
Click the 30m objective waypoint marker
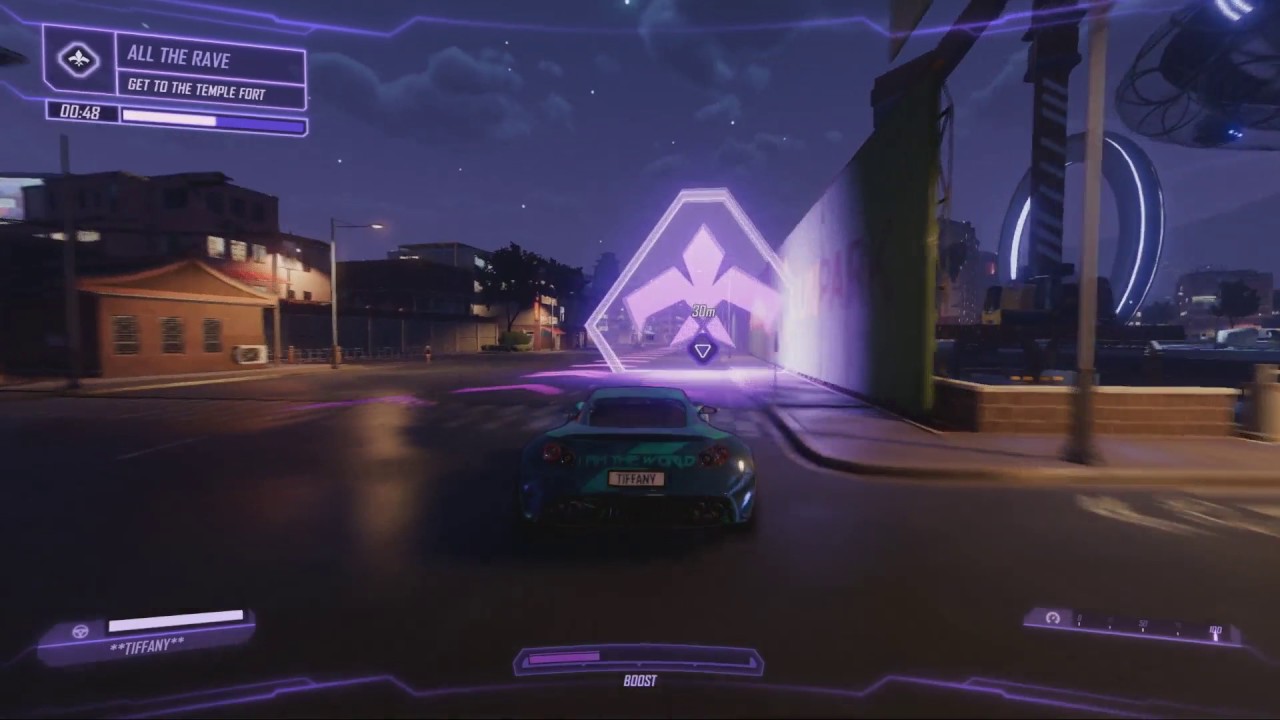(x=702, y=350)
